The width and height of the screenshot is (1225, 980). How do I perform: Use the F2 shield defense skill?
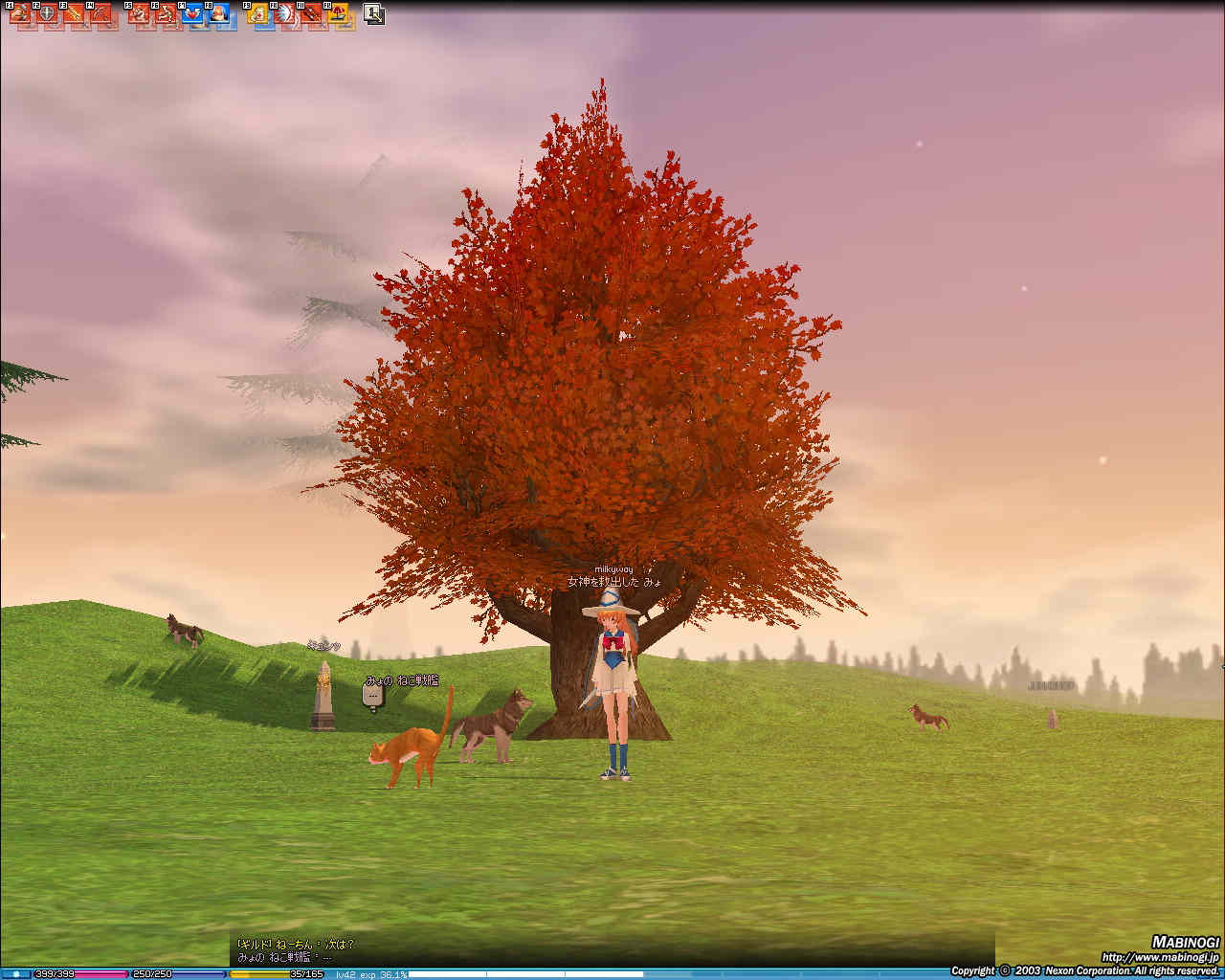pos(45,14)
